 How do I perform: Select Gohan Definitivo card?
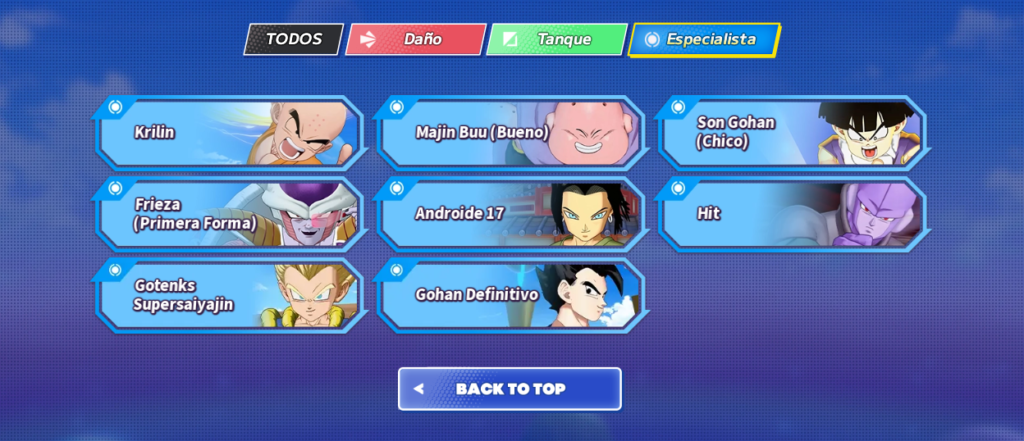coord(510,295)
